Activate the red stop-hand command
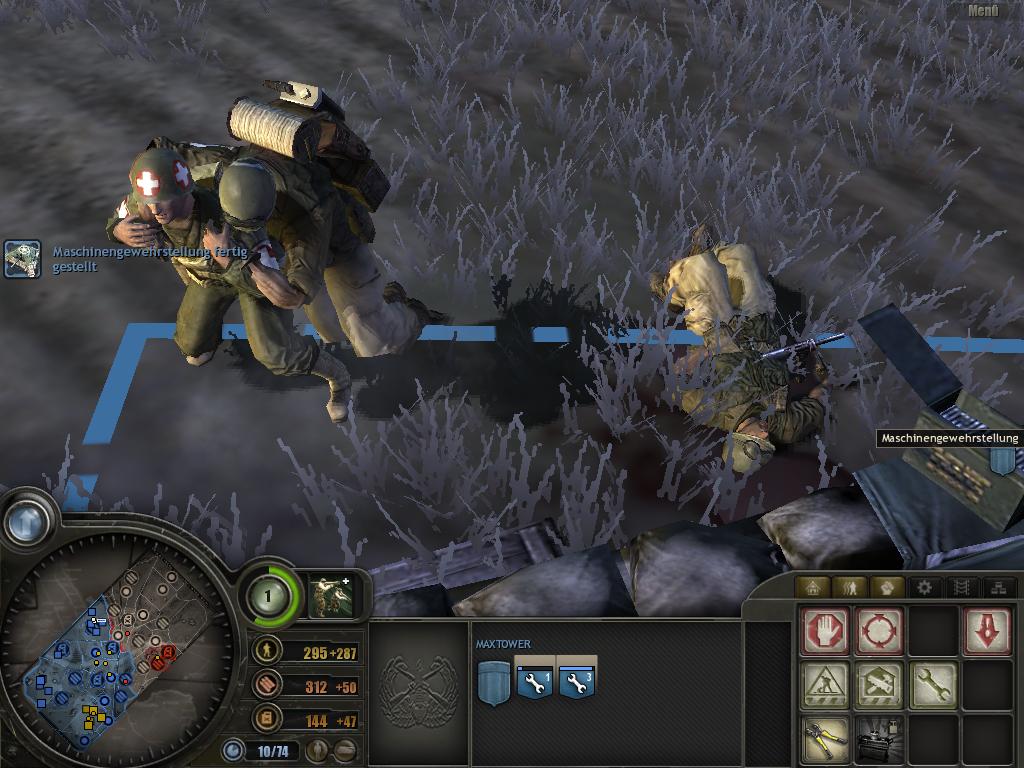This screenshot has height=768, width=1024. point(825,632)
